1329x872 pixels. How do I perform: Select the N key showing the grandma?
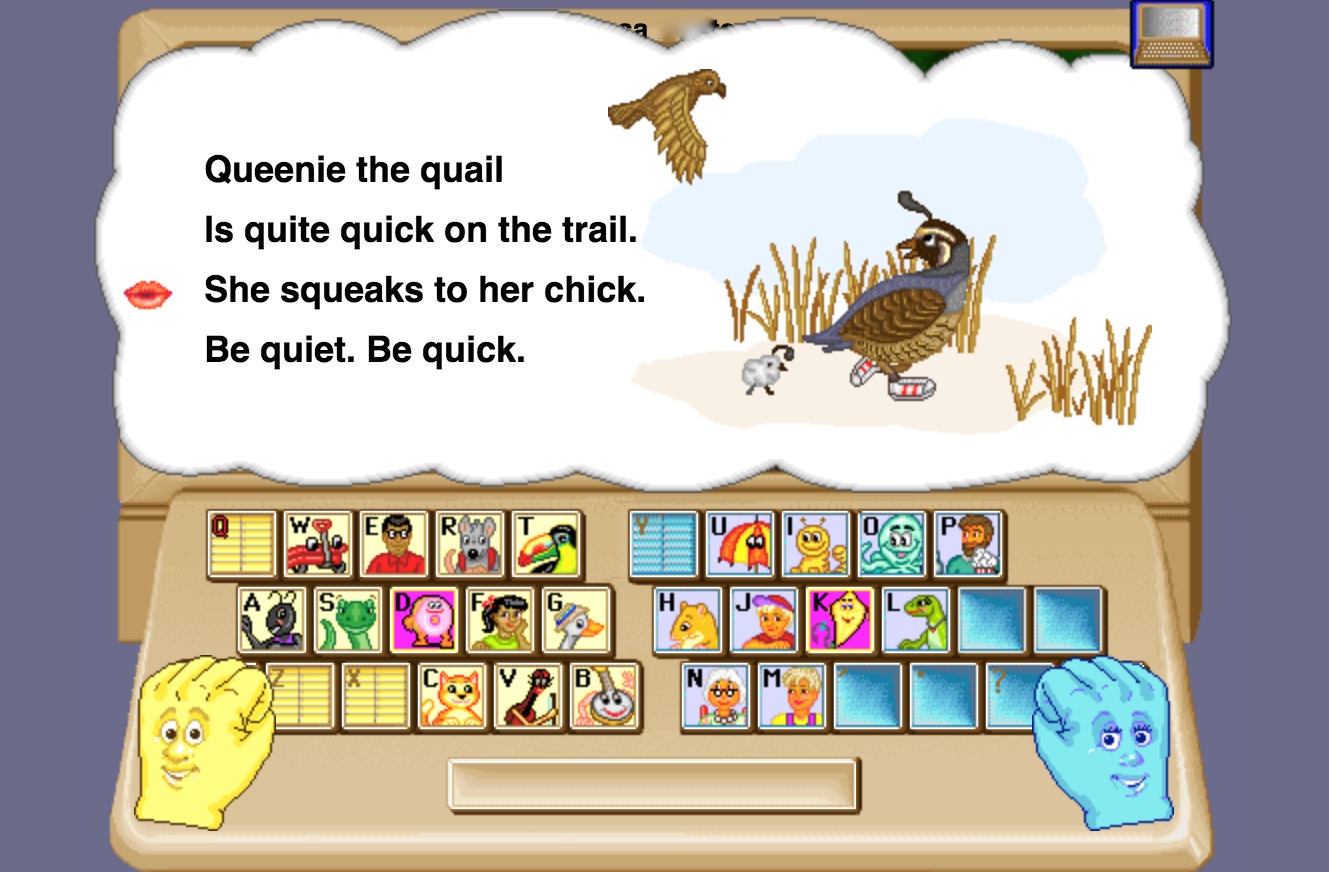[x=716, y=697]
